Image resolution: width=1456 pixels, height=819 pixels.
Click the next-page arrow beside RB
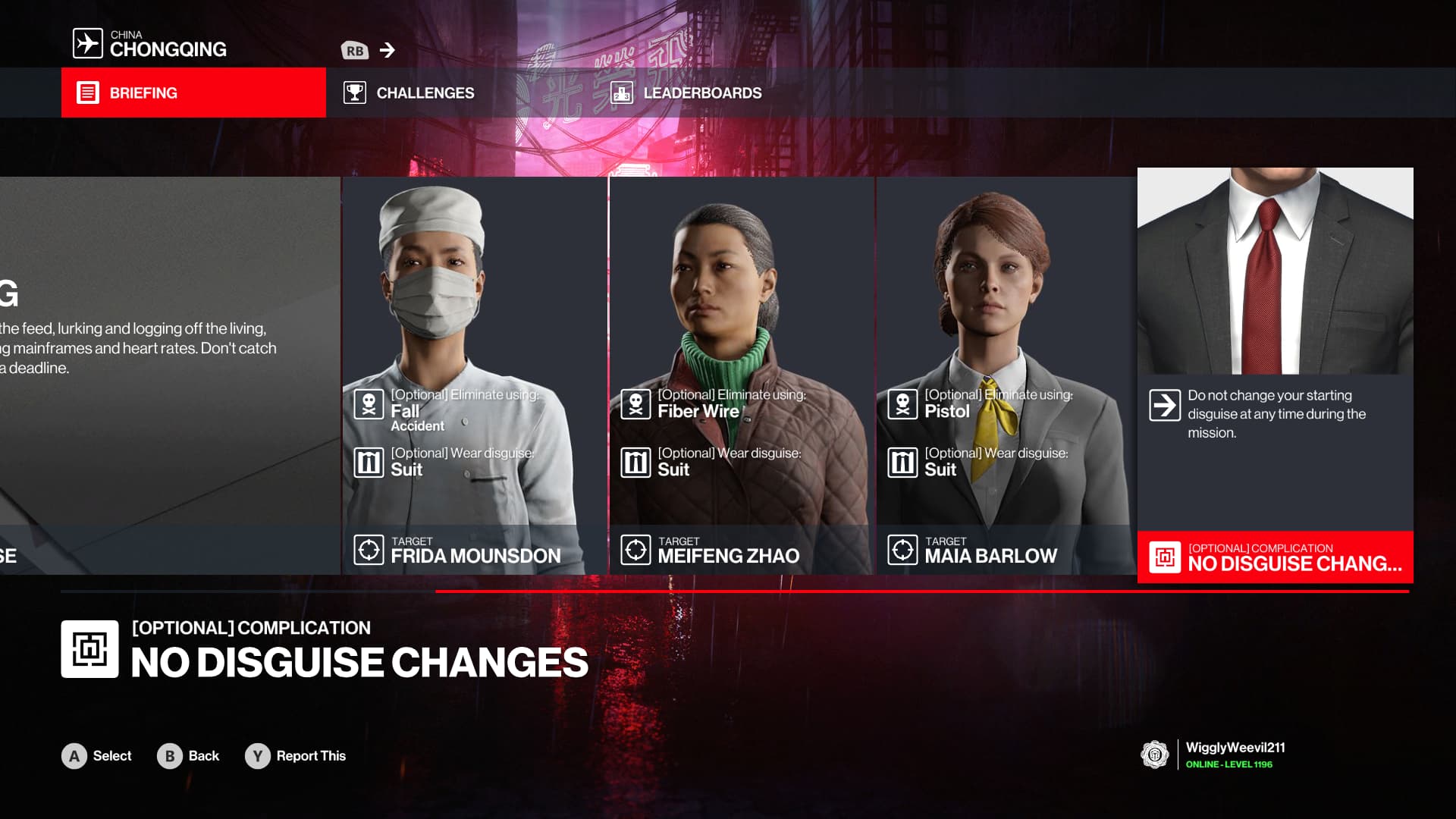(x=387, y=50)
